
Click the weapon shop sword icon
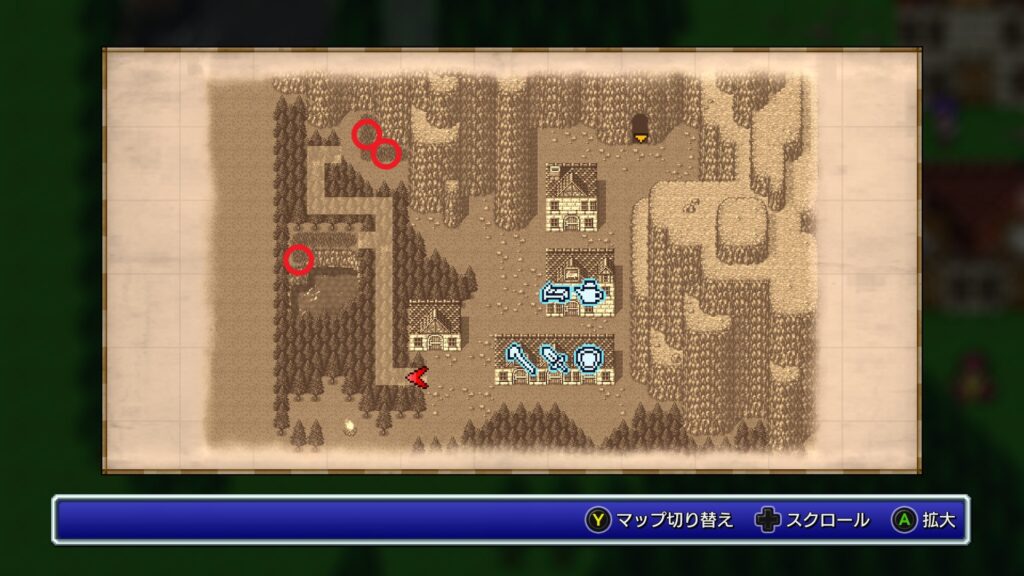pyautogui.click(x=553, y=358)
